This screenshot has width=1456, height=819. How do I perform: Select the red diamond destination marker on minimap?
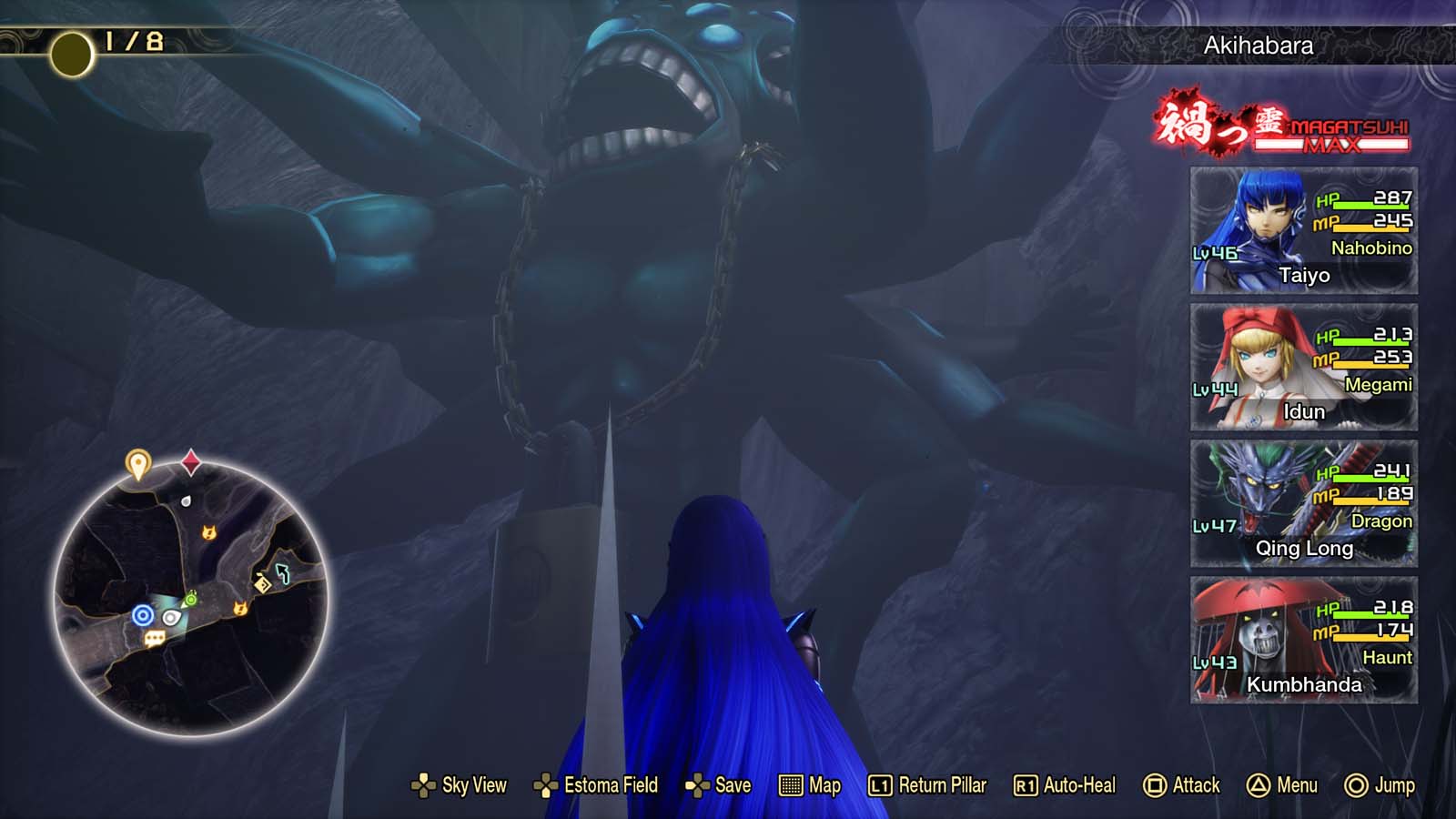pyautogui.click(x=190, y=461)
